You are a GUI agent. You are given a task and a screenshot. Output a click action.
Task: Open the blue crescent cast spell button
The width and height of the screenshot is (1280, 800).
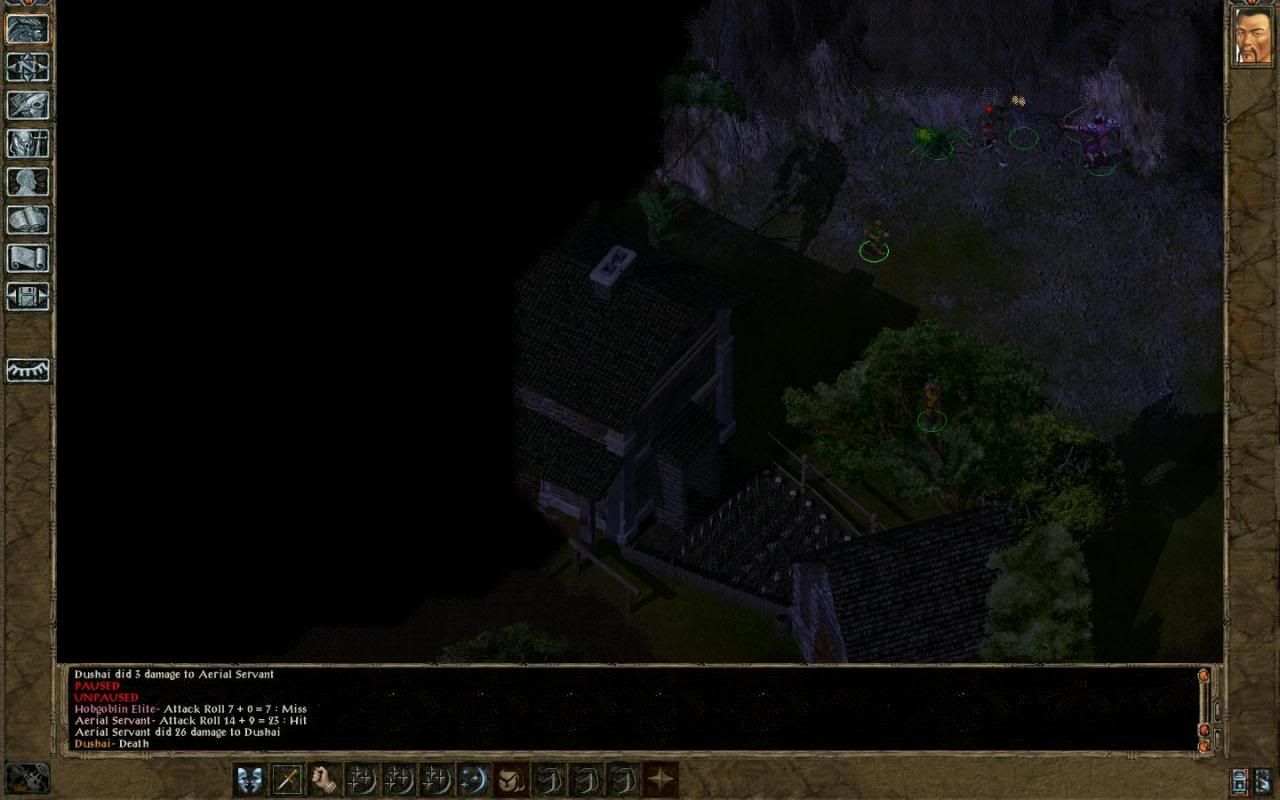(x=474, y=779)
